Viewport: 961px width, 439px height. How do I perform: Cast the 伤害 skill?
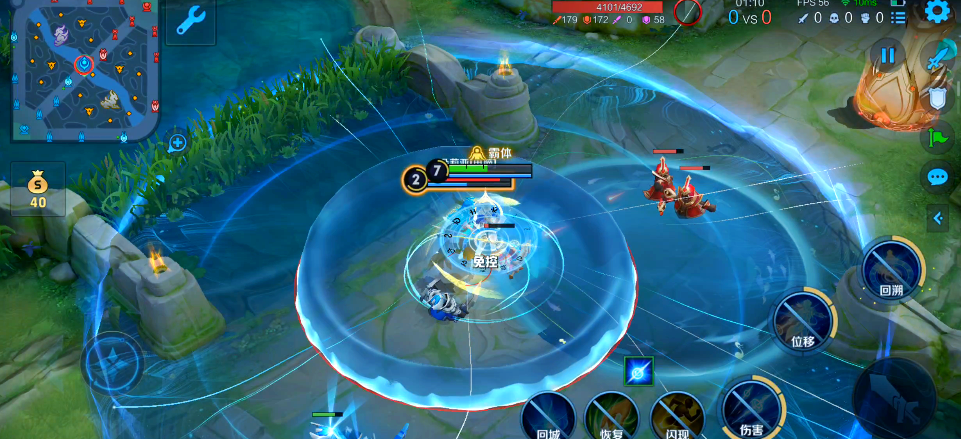point(751,409)
